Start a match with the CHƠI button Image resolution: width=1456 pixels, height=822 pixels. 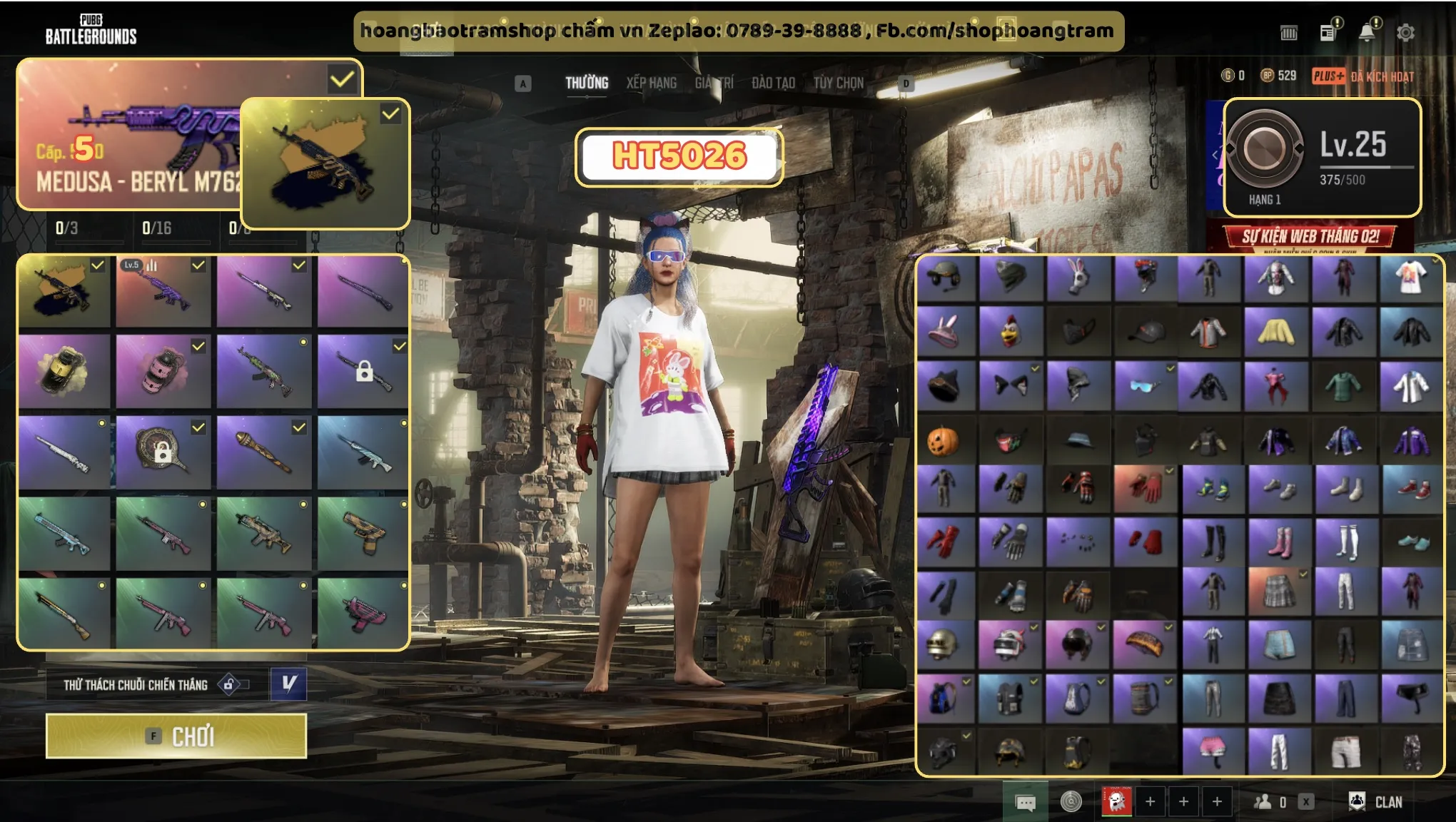pyautogui.click(x=176, y=736)
